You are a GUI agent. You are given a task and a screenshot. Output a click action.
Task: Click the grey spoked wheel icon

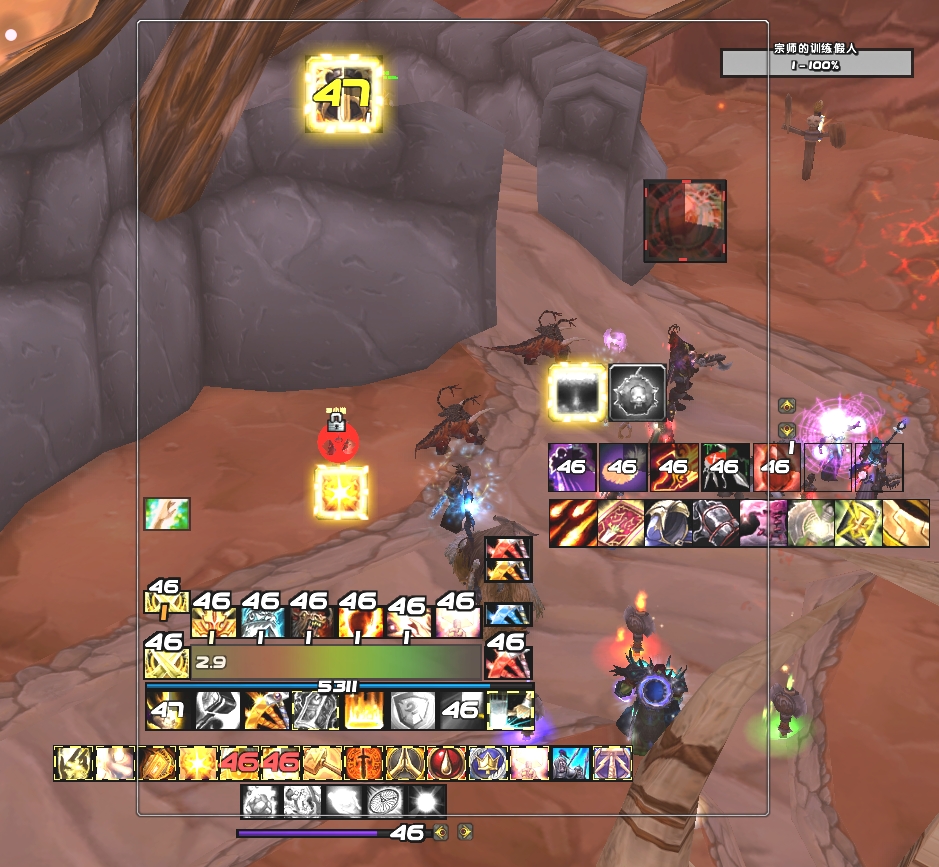[x=385, y=801]
